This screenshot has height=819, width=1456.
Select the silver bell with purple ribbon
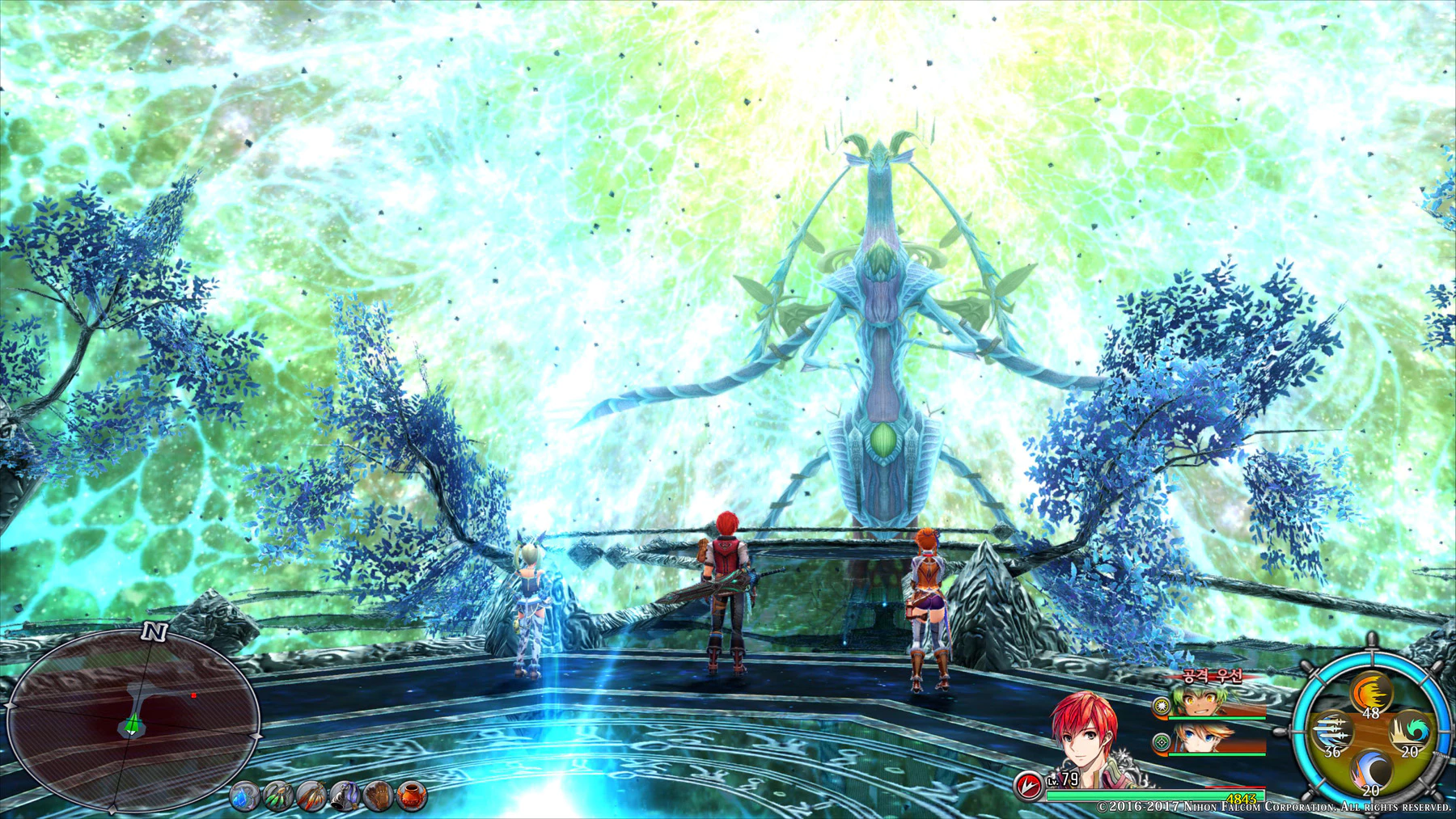coord(345,798)
